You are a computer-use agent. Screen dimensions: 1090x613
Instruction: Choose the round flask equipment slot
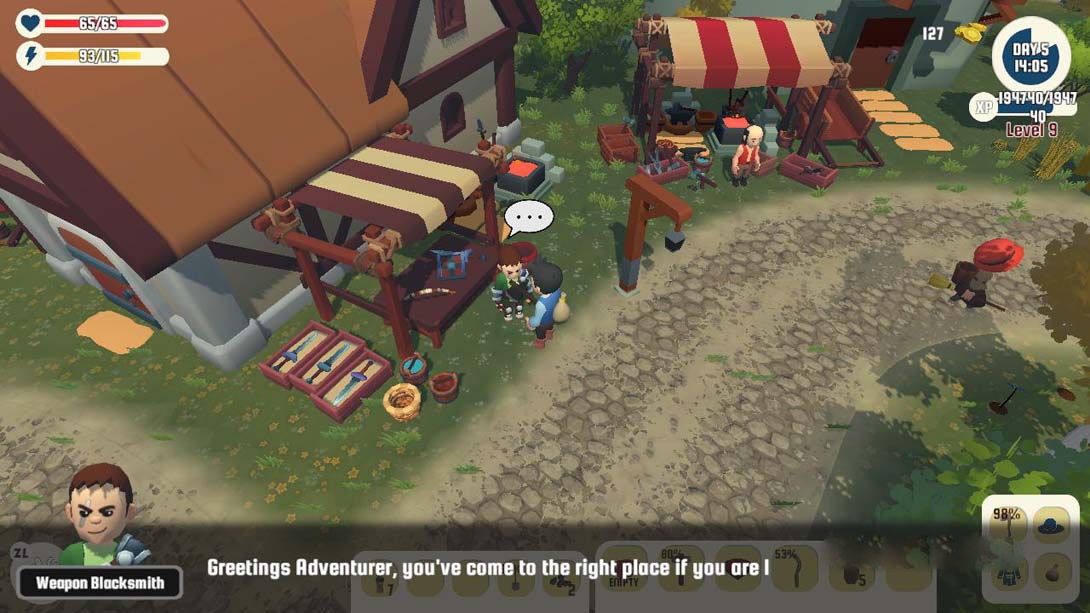[x=1051, y=573]
